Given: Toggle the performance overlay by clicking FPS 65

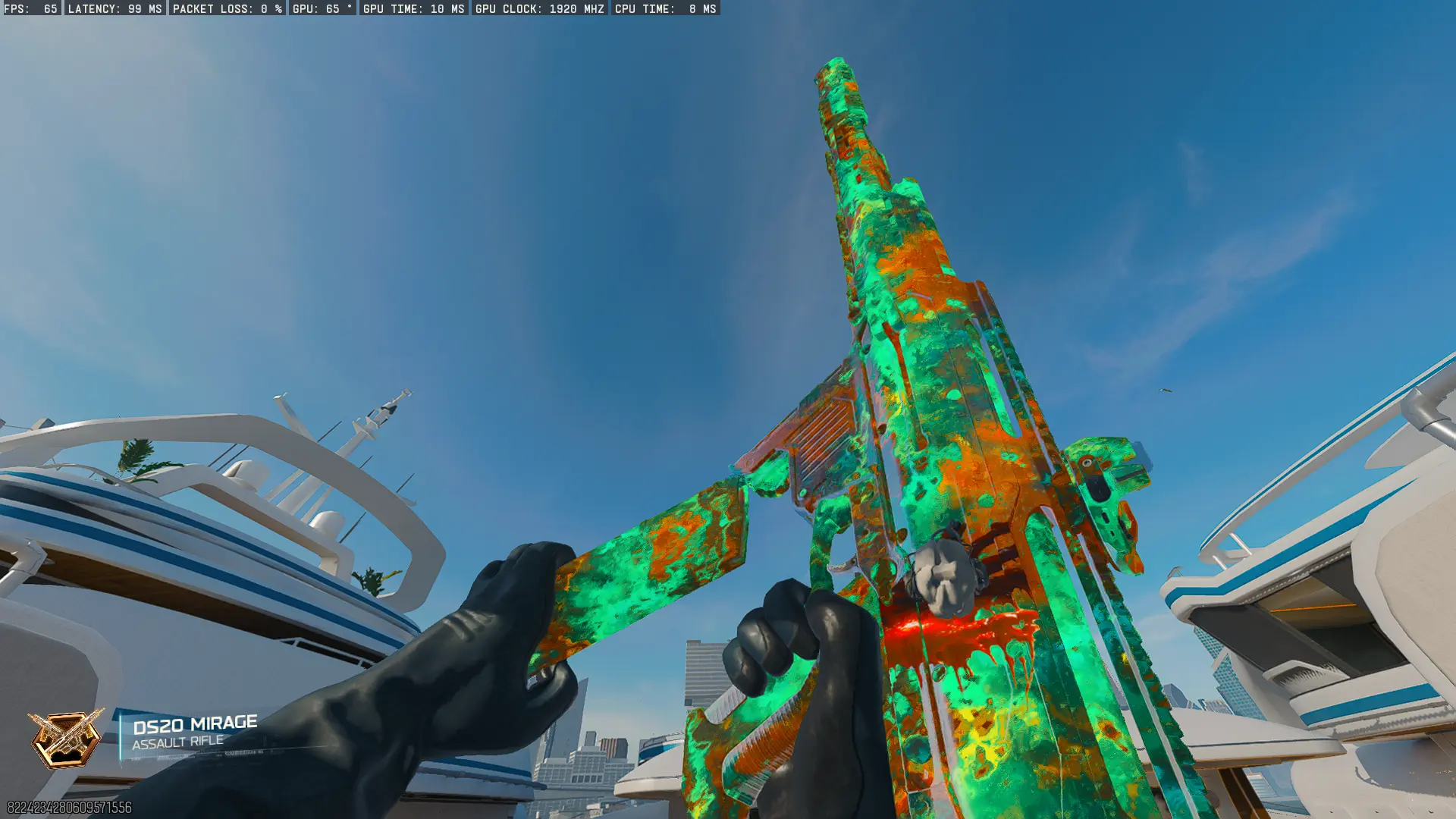Looking at the screenshot, I should click(x=30, y=10).
